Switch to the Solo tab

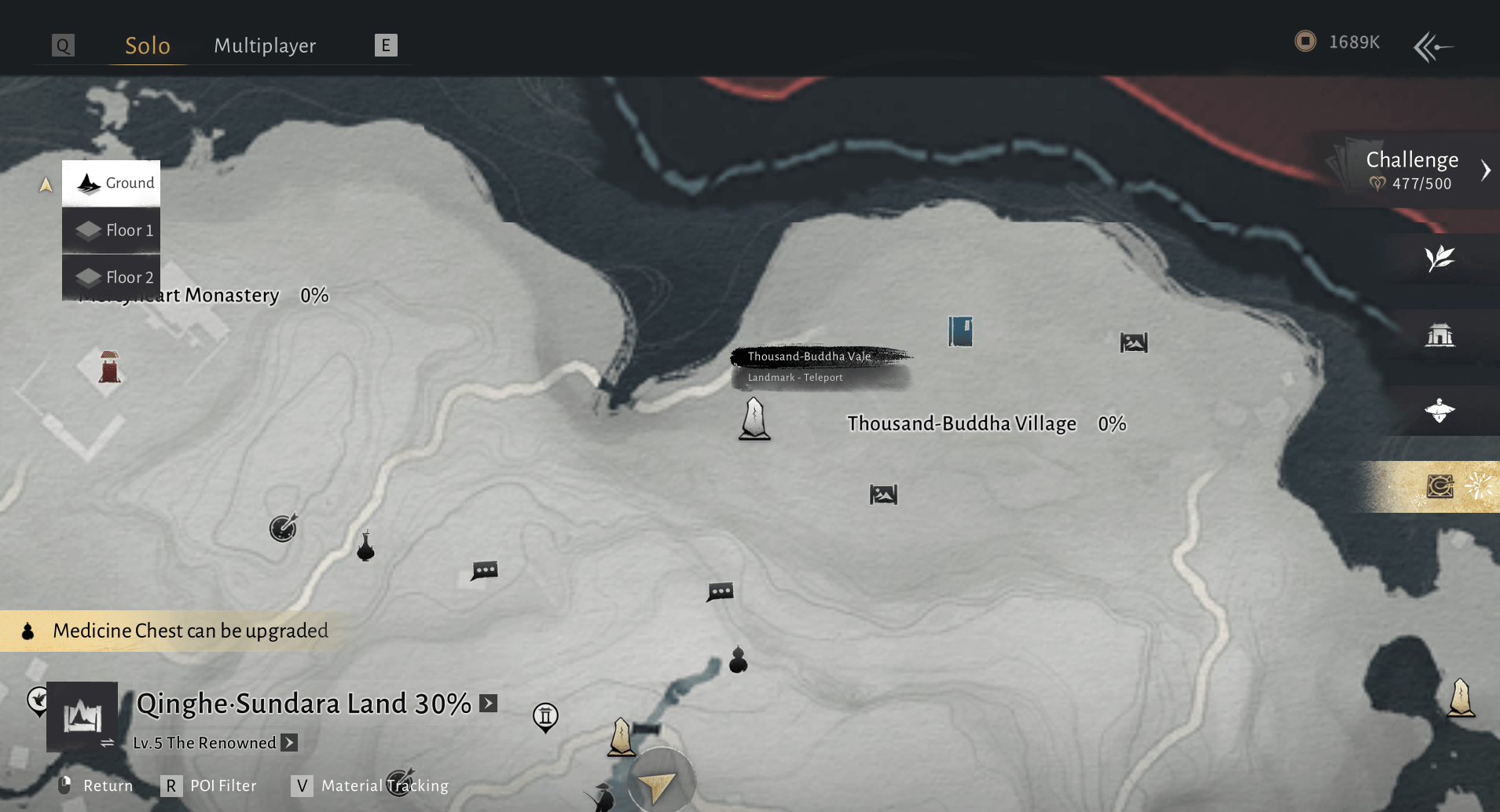point(148,46)
